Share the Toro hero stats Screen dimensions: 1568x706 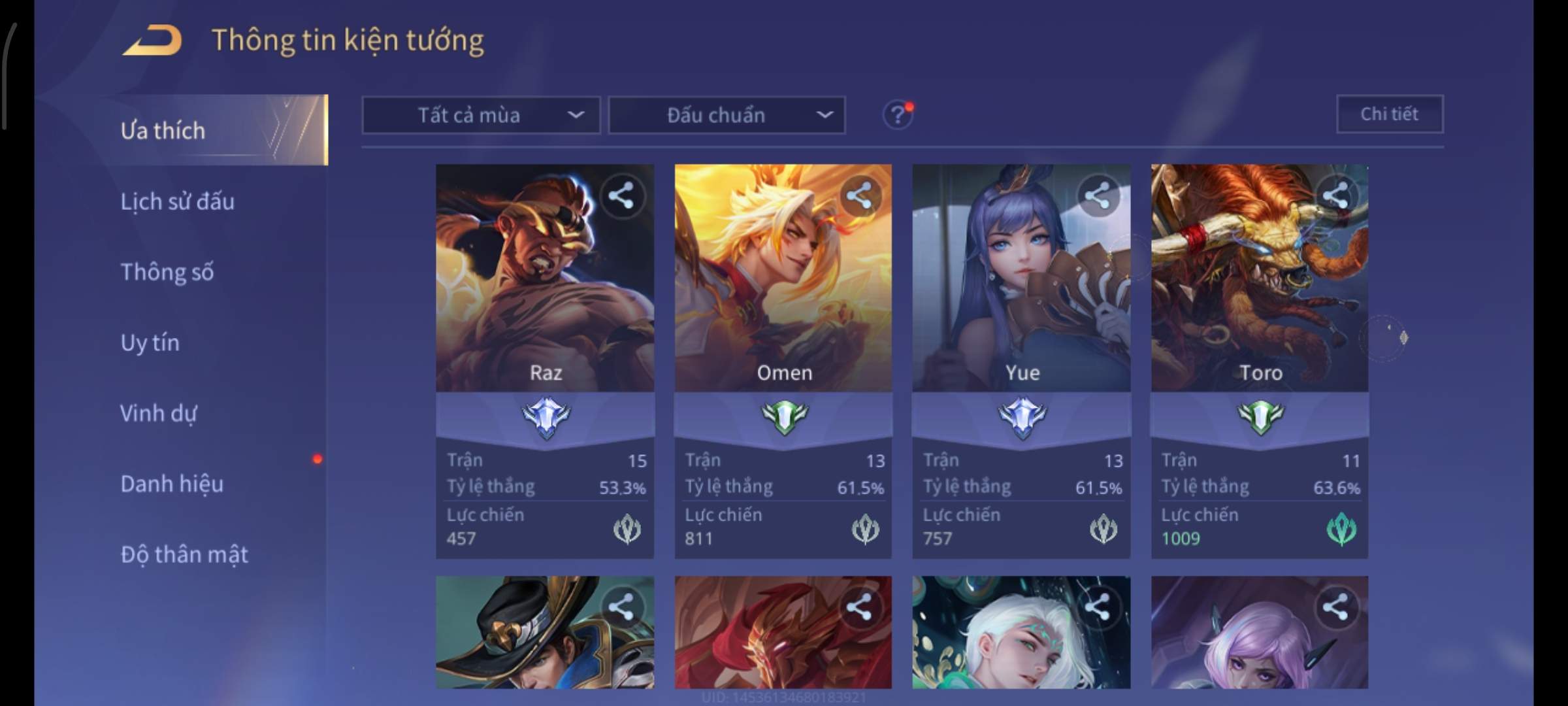(1335, 195)
